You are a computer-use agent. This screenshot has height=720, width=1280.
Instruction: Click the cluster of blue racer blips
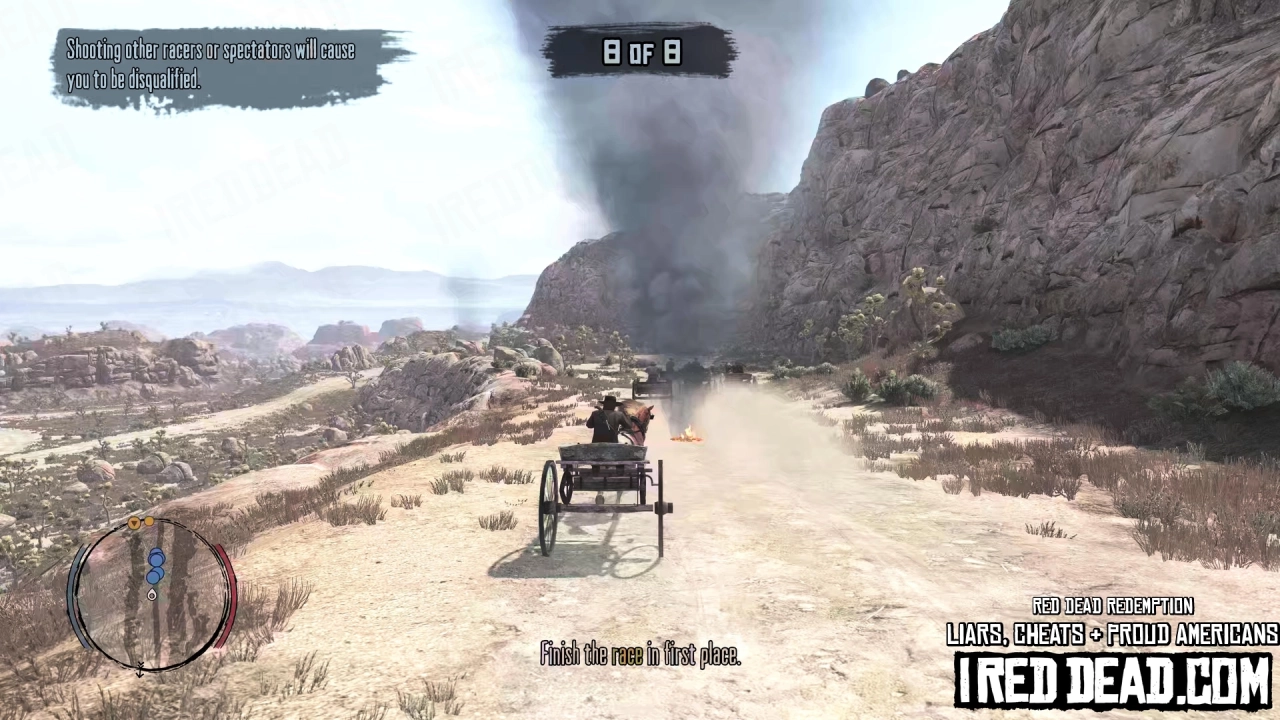tap(156, 565)
